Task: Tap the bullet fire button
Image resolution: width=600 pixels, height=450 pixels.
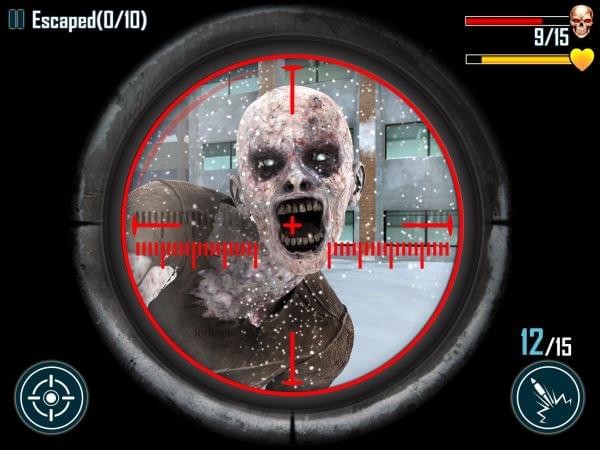Action: pyautogui.click(x=547, y=398)
